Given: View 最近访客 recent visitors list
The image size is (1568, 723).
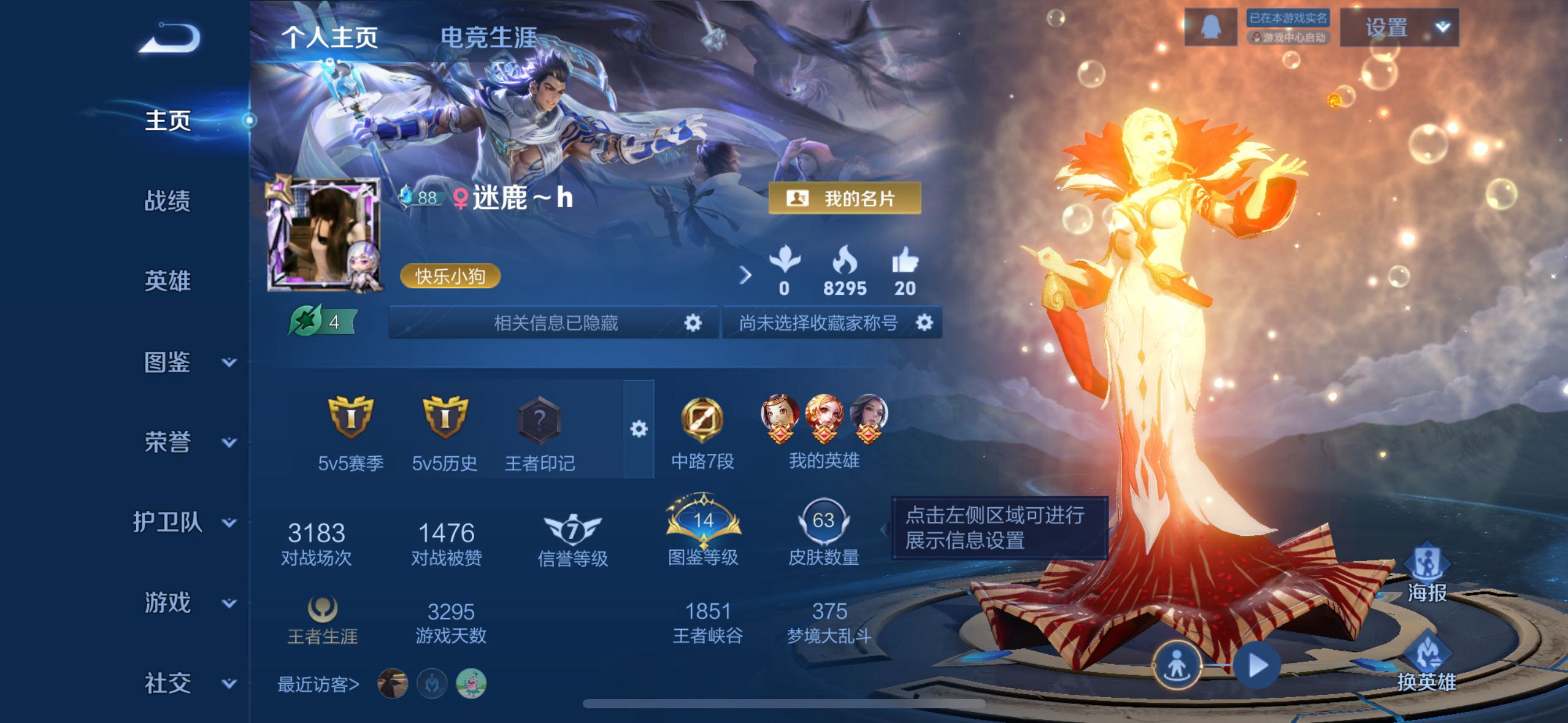Looking at the screenshot, I should 318,684.
